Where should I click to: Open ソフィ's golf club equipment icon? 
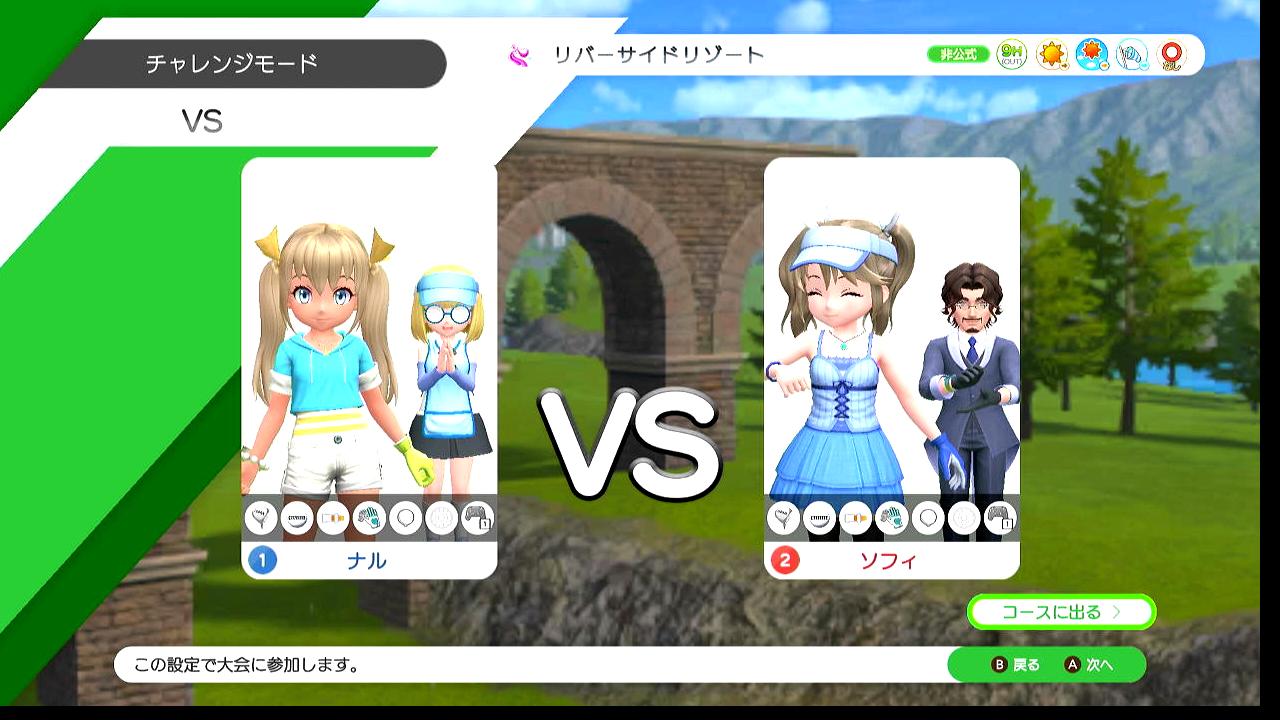783,518
